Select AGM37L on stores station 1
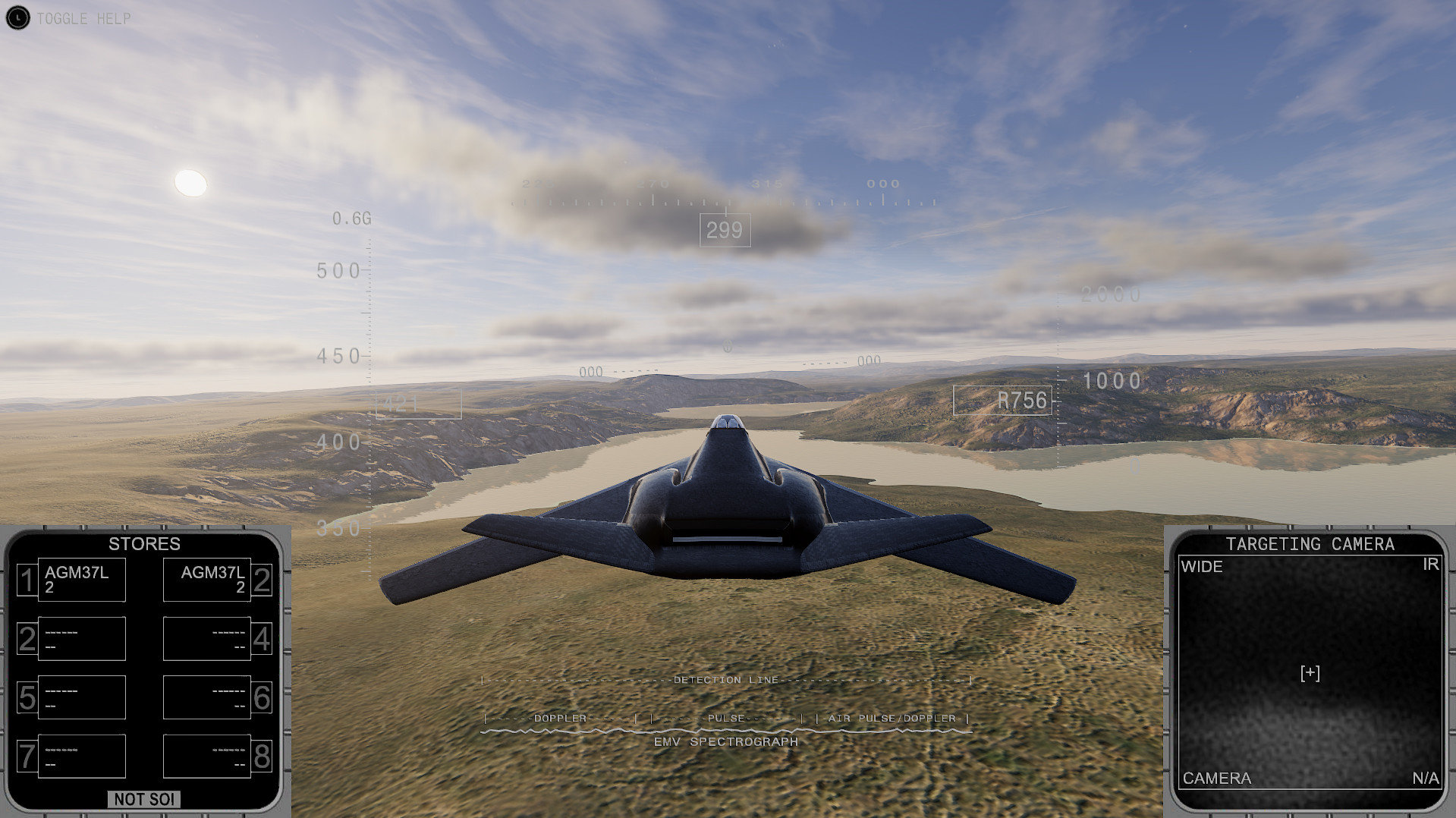 click(x=80, y=579)
